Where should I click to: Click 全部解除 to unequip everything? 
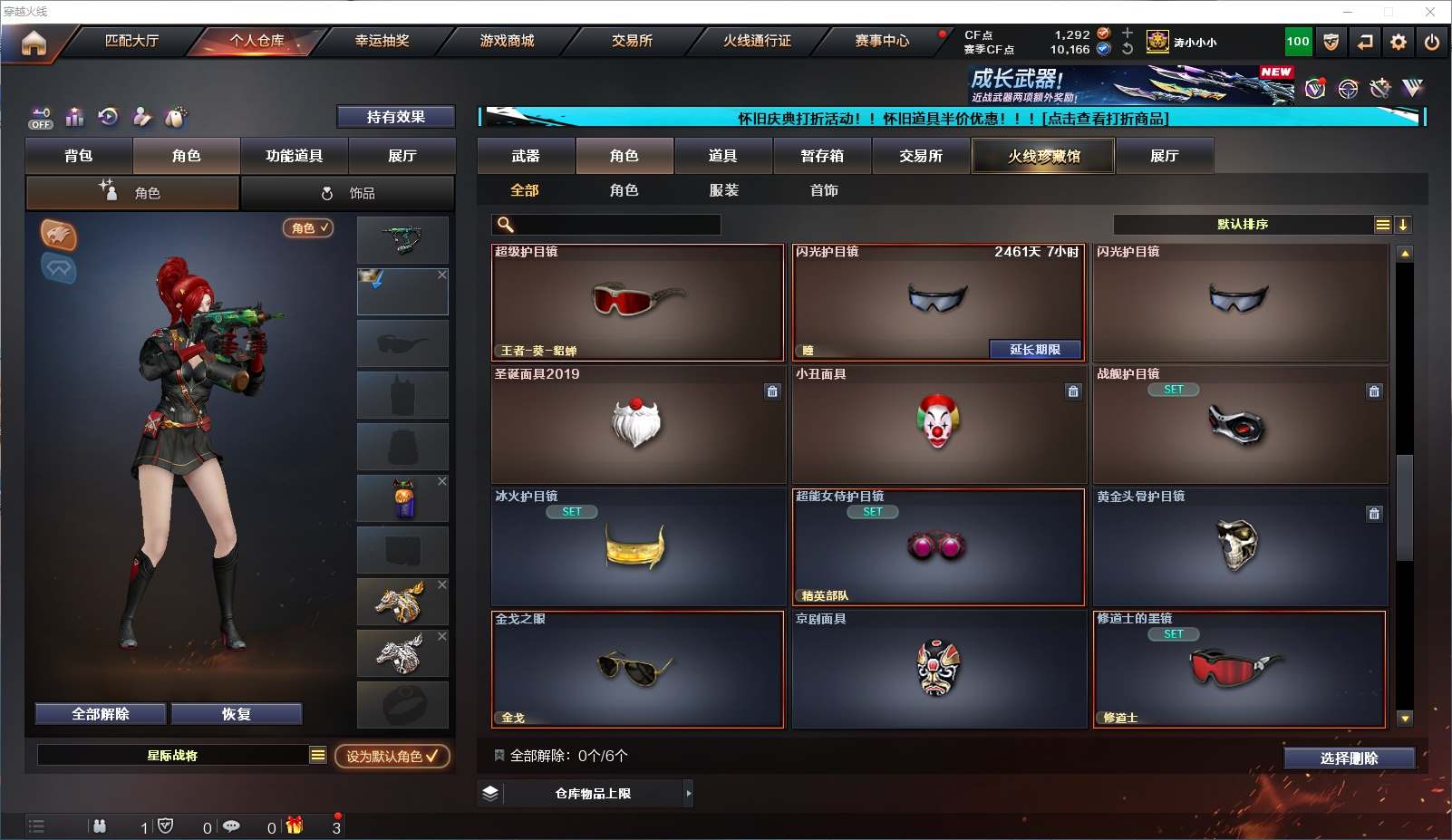(101, 714)
